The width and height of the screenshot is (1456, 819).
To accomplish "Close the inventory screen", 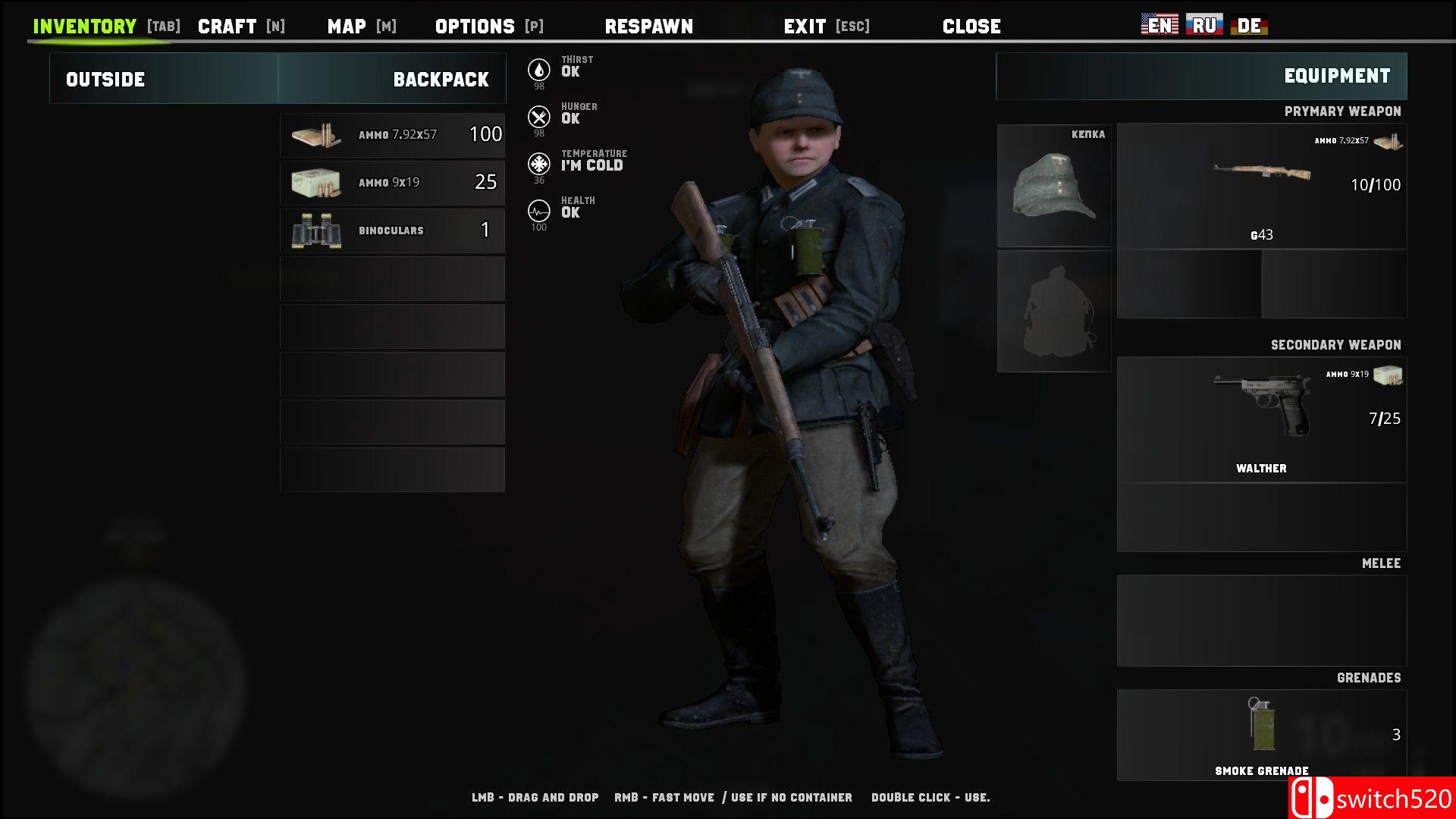I will coord(971,27).
